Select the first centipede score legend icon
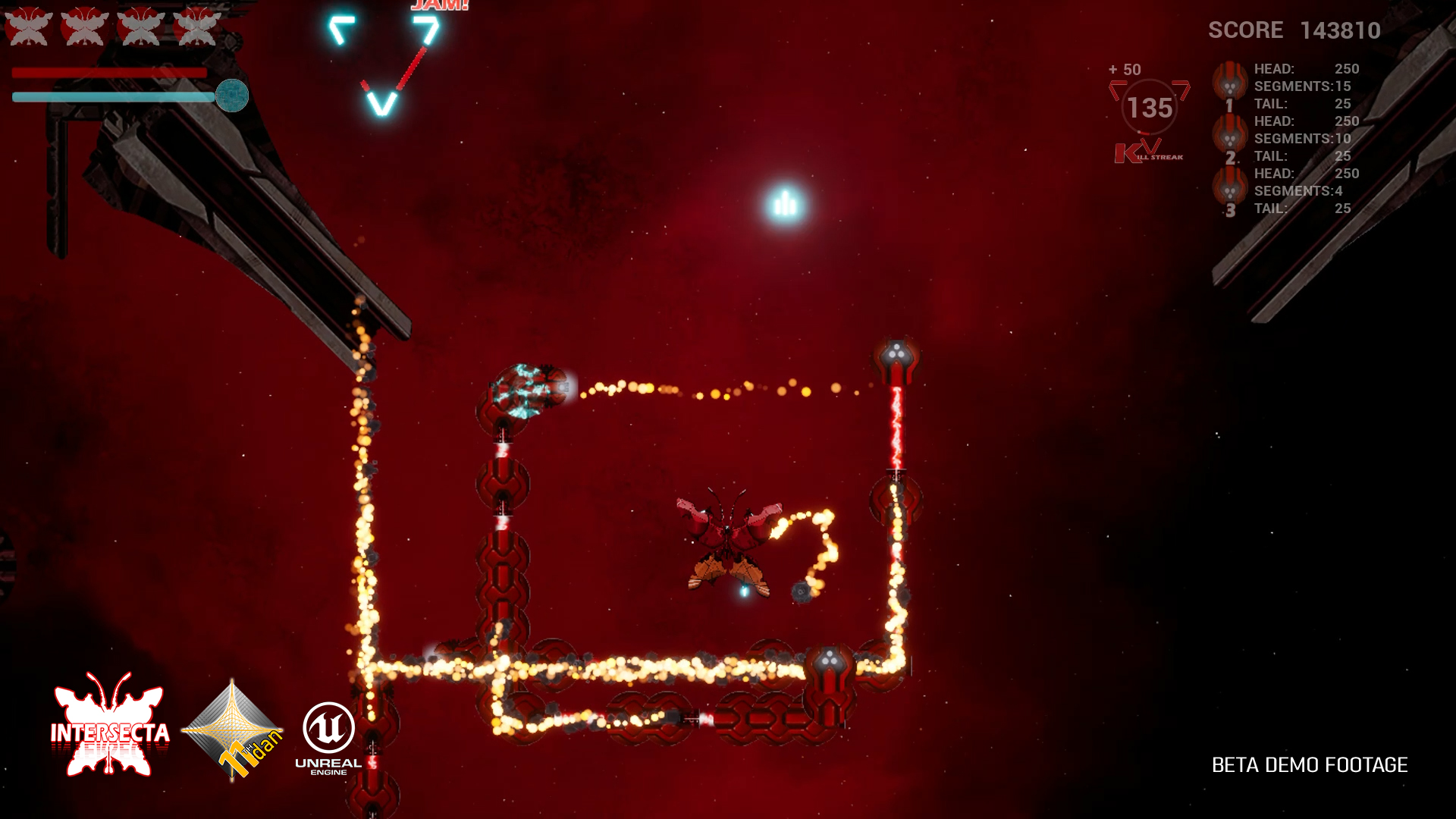Image resolution: width=1456 pixels, height=819 pixels. coord(1229,85)
